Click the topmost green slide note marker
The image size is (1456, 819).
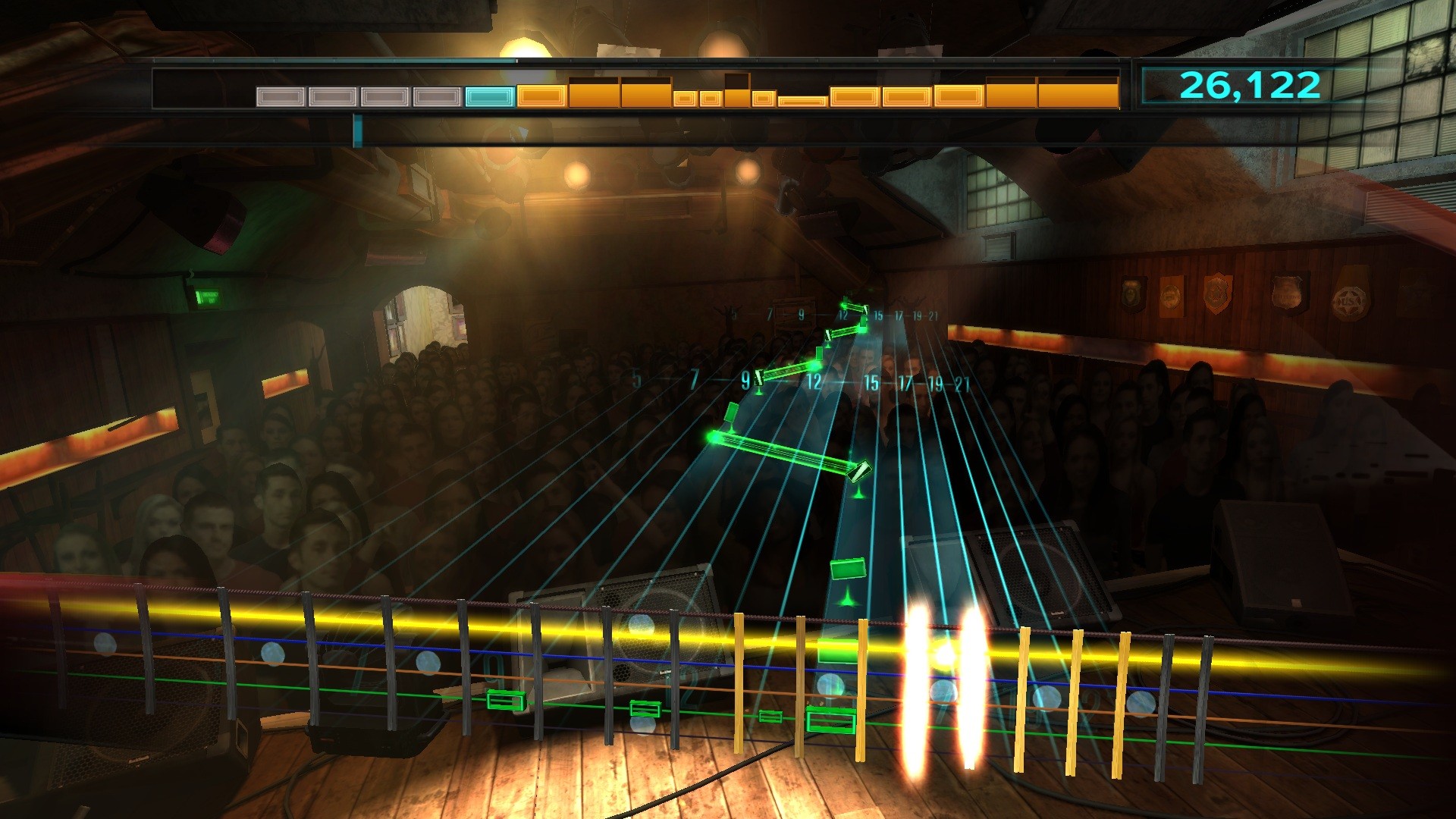(x=865, y=309)
